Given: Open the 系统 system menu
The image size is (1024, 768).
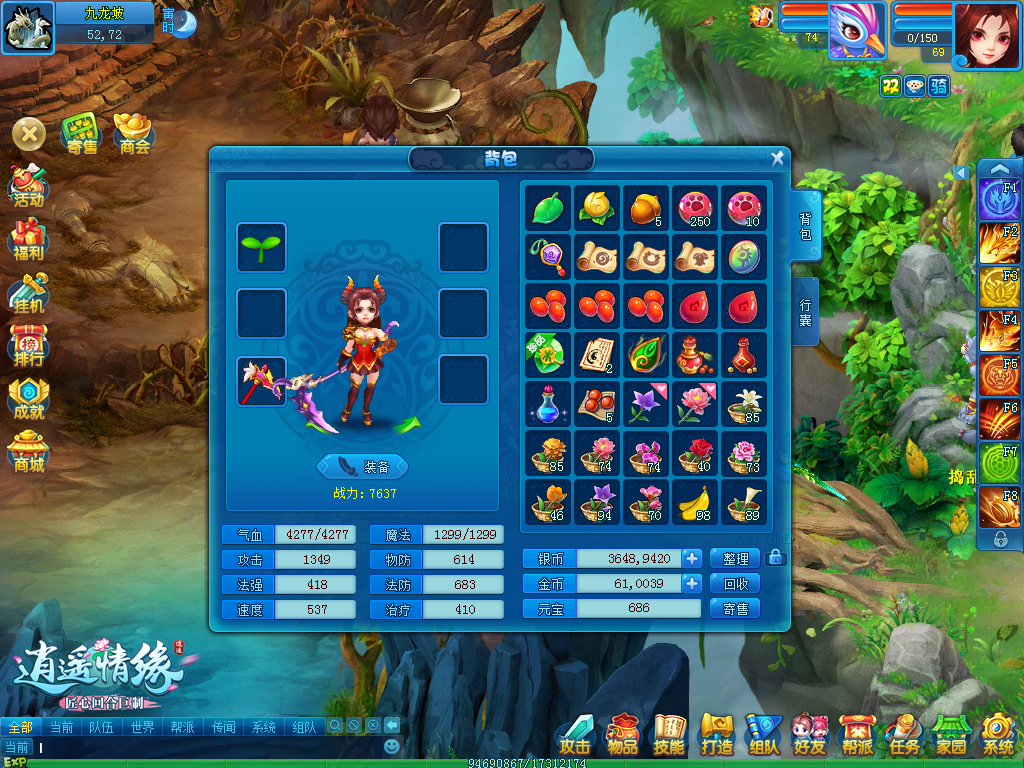Looking at the screenshot, I should tap(998, 734).
